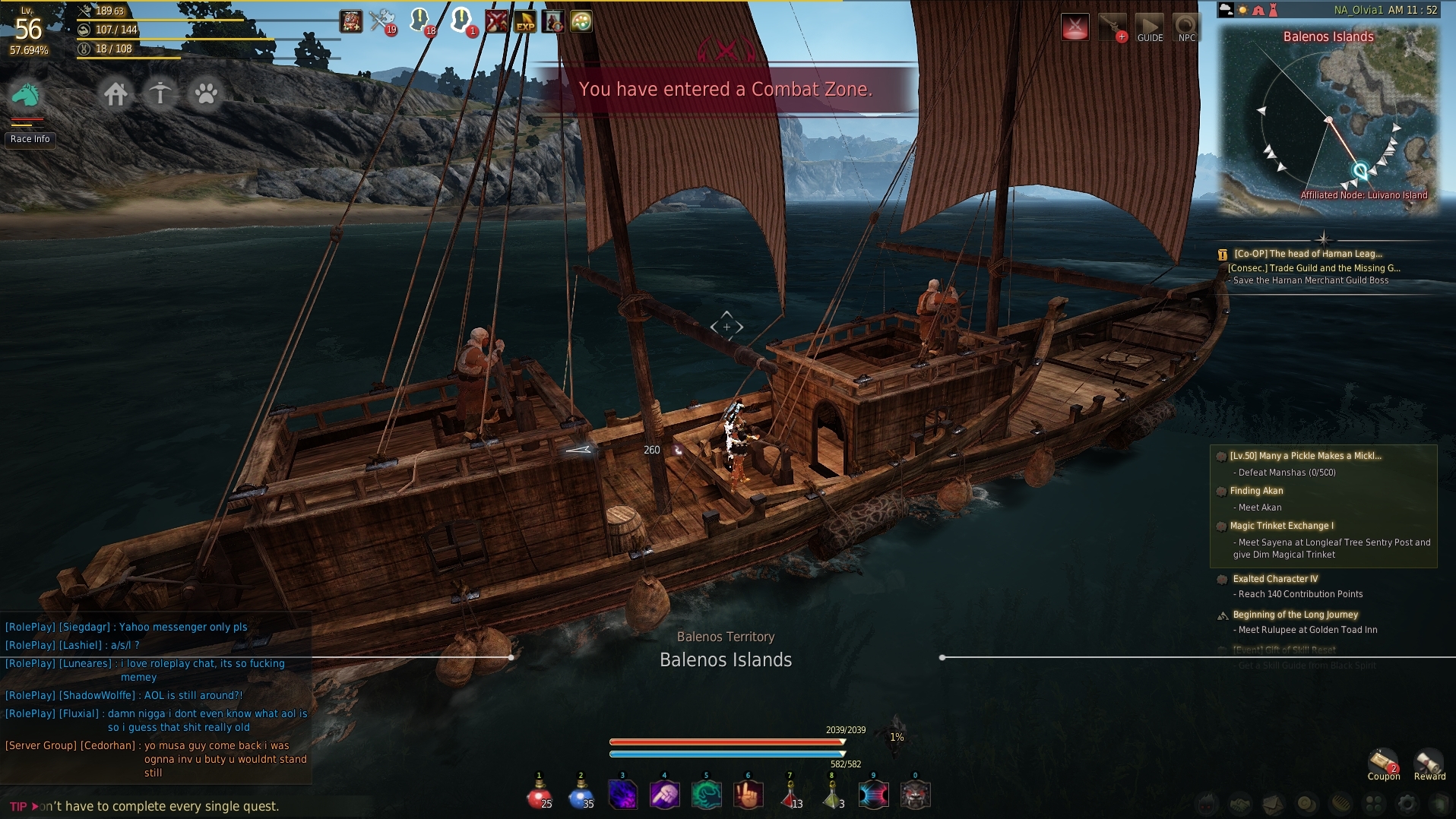
Task: Open Magic Trinket Exchange I quest
Action: (1281, 526)
